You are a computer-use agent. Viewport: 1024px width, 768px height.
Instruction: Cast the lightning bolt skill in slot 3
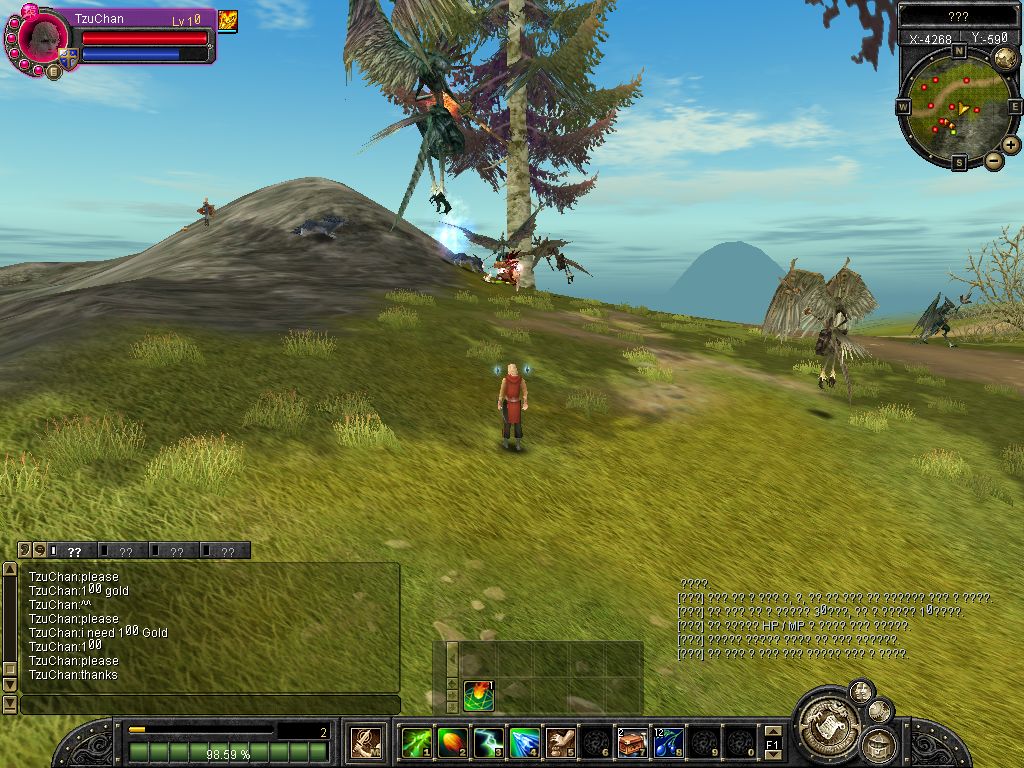[488, 743]
